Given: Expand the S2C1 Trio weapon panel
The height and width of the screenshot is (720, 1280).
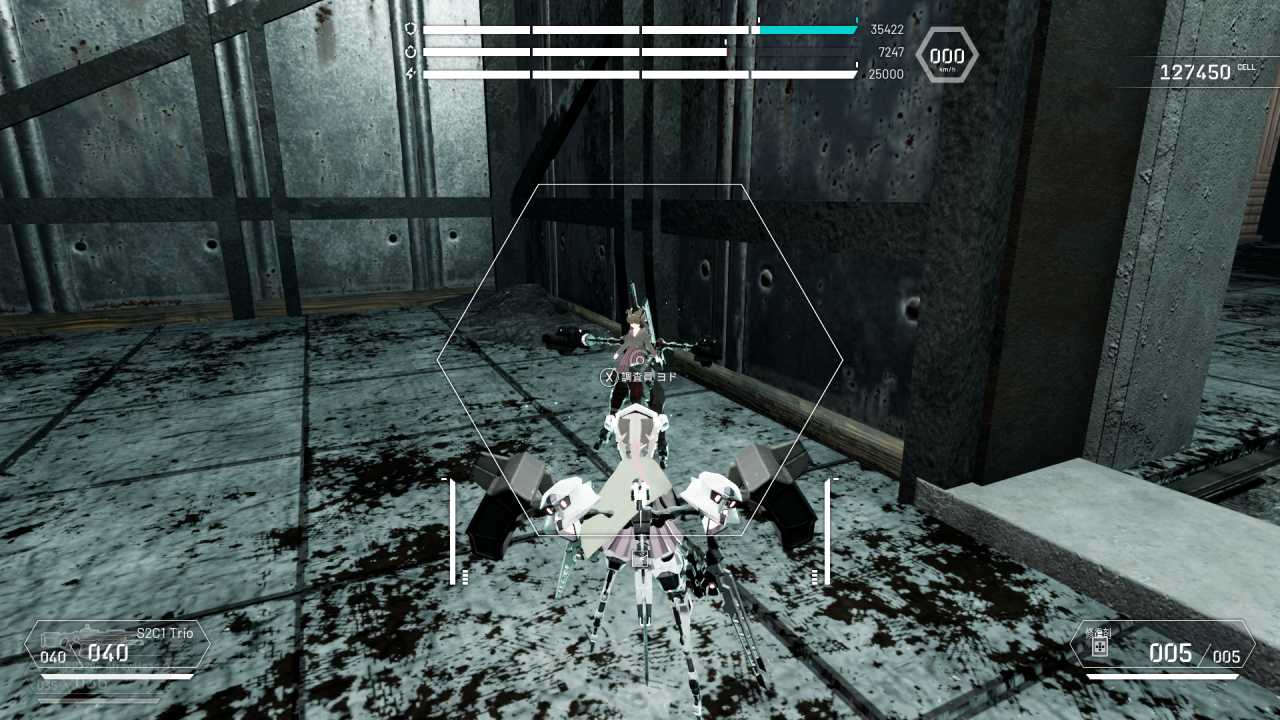Looking at the screenshot, I should 120,645.
